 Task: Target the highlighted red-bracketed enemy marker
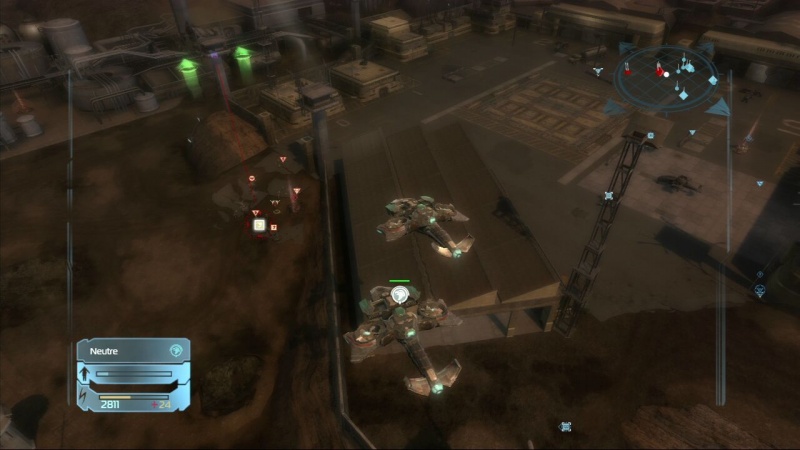tap(259, 225)
